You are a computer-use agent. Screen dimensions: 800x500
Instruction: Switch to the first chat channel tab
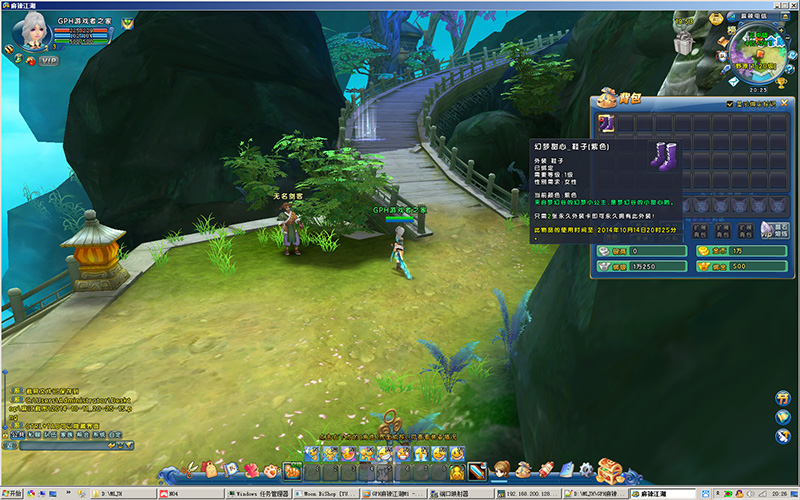pyautogui.click(x=17, y=435)
